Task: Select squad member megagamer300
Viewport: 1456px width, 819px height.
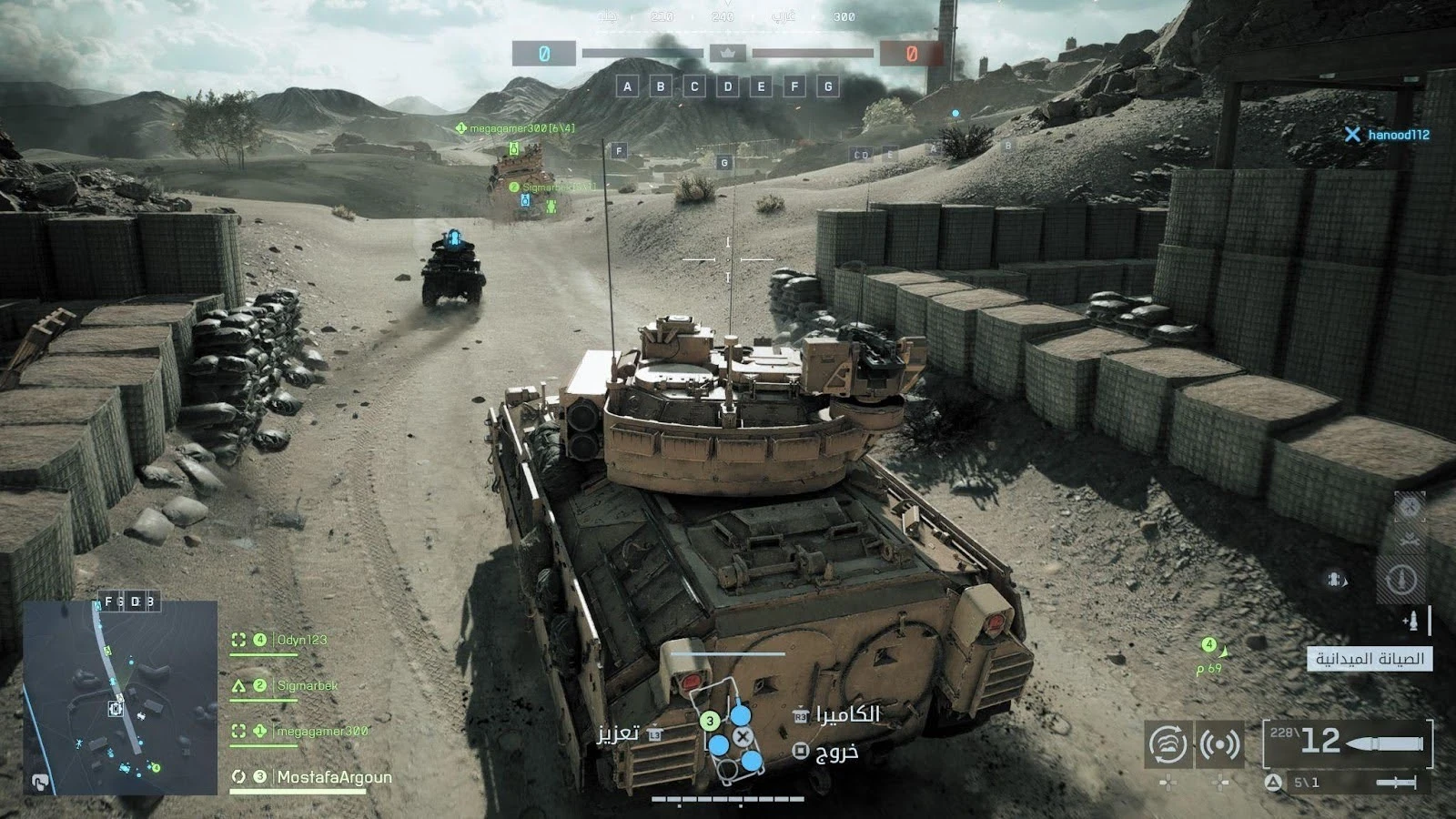Action: (x=322, y=731)
